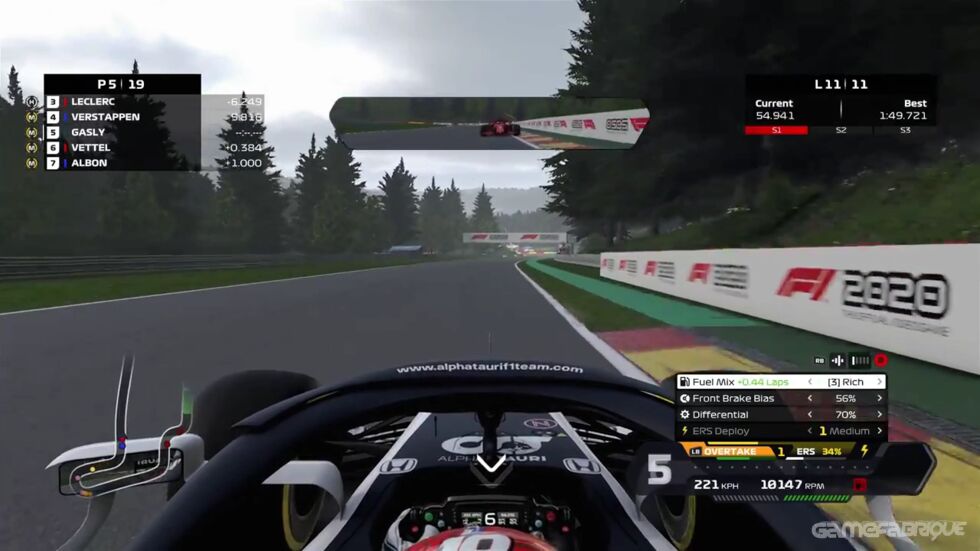Pick Albon's row in the standings
Screen dimensions: 980x551
(120, 162)
